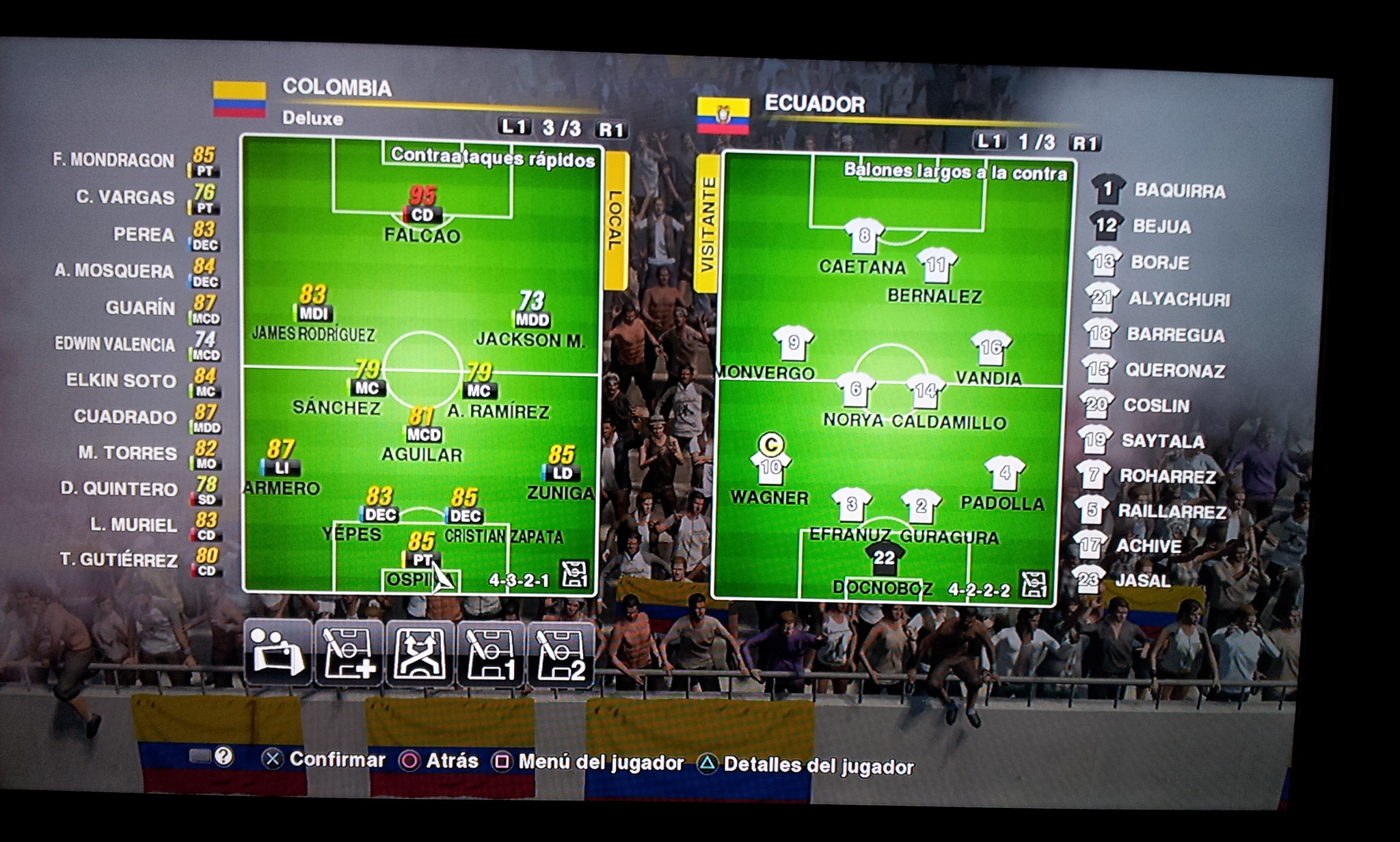Select Ecuador substitute Baquirra
Image resolution: width=1400 pixels, height=842 pixels.
1179,191
